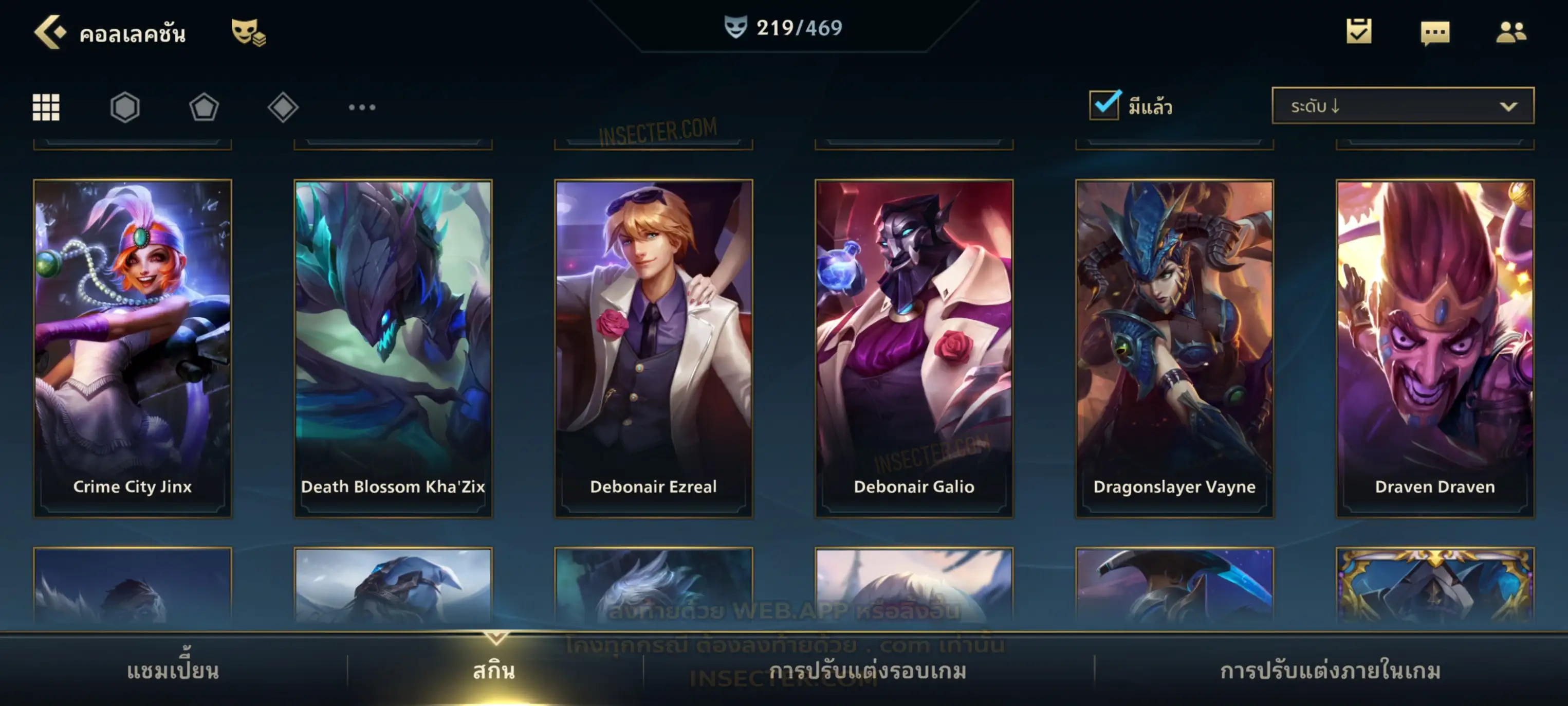
Task: Go back using the collection back arrow
Action: click(50, 32)
